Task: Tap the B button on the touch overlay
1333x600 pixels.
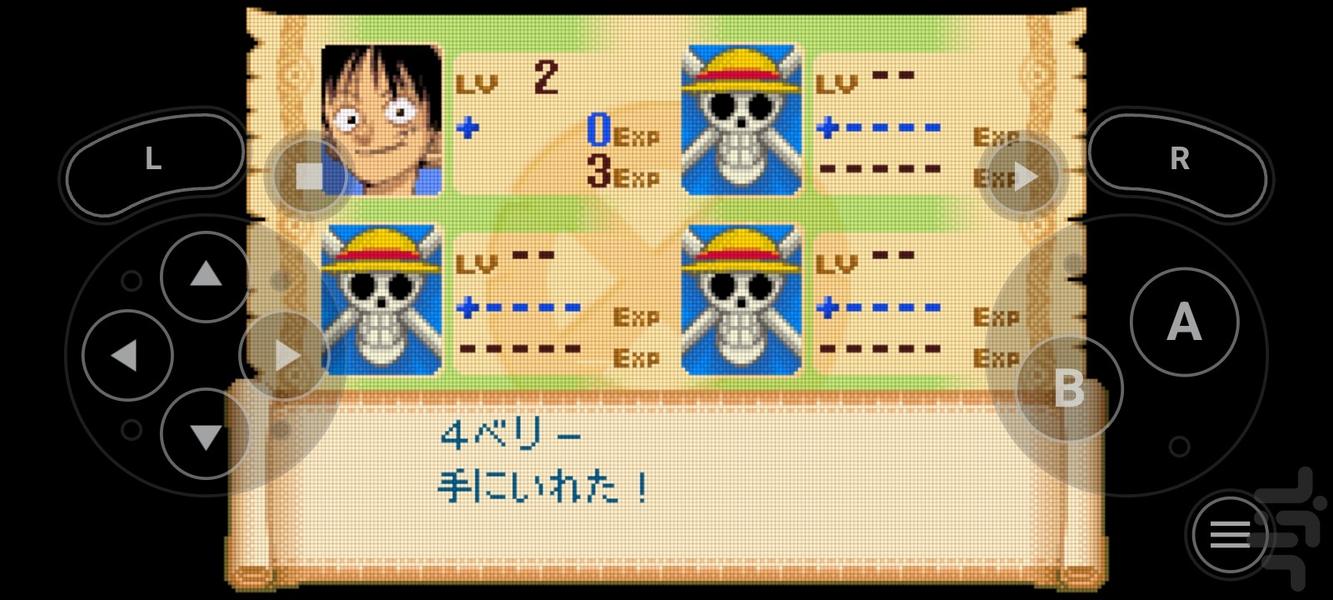Action: (x=1069, y=388)
